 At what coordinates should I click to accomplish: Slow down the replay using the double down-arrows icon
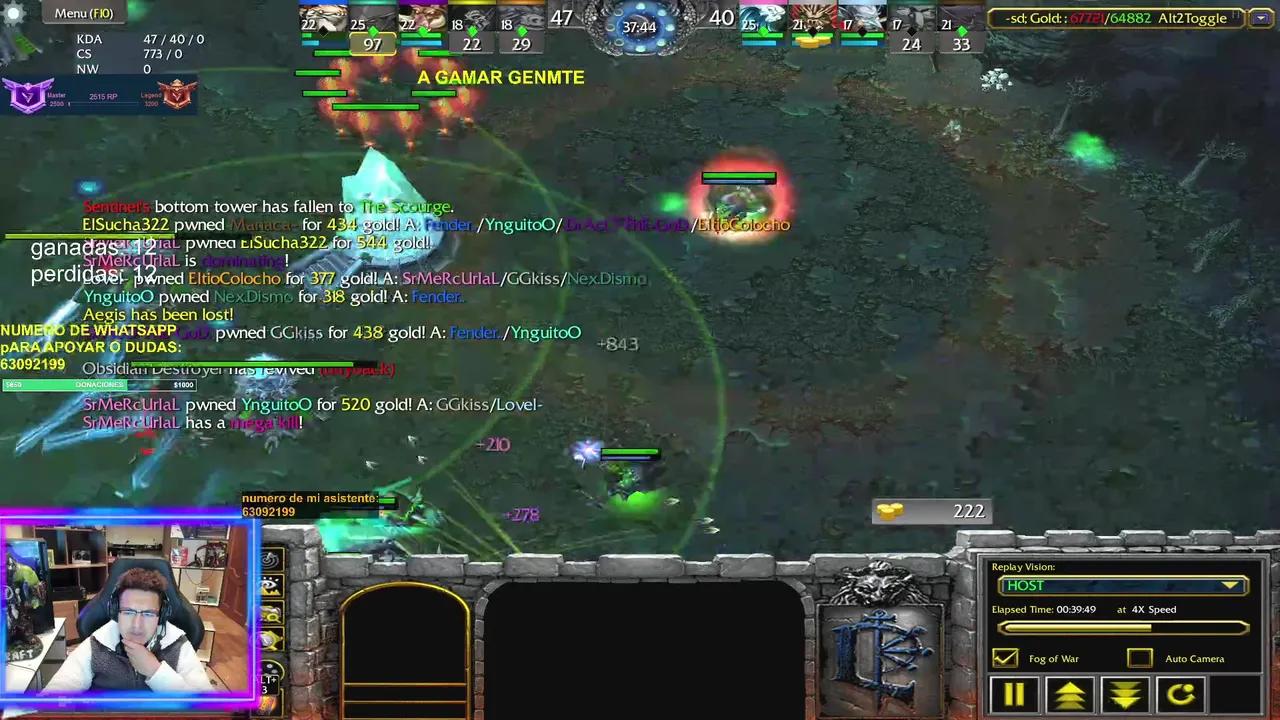[x=1125, y=693]
